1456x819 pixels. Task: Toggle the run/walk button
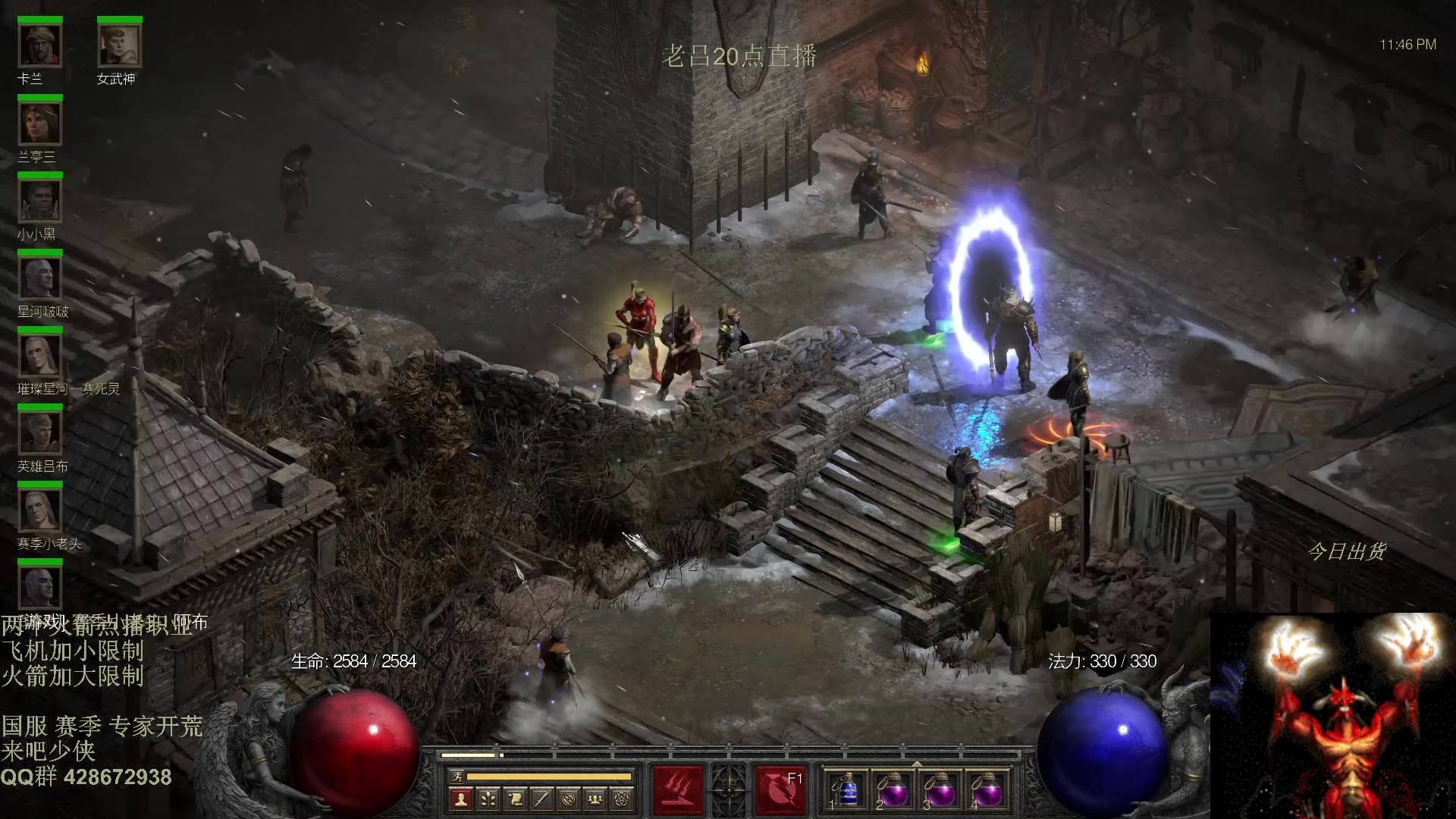pos(457,776)
